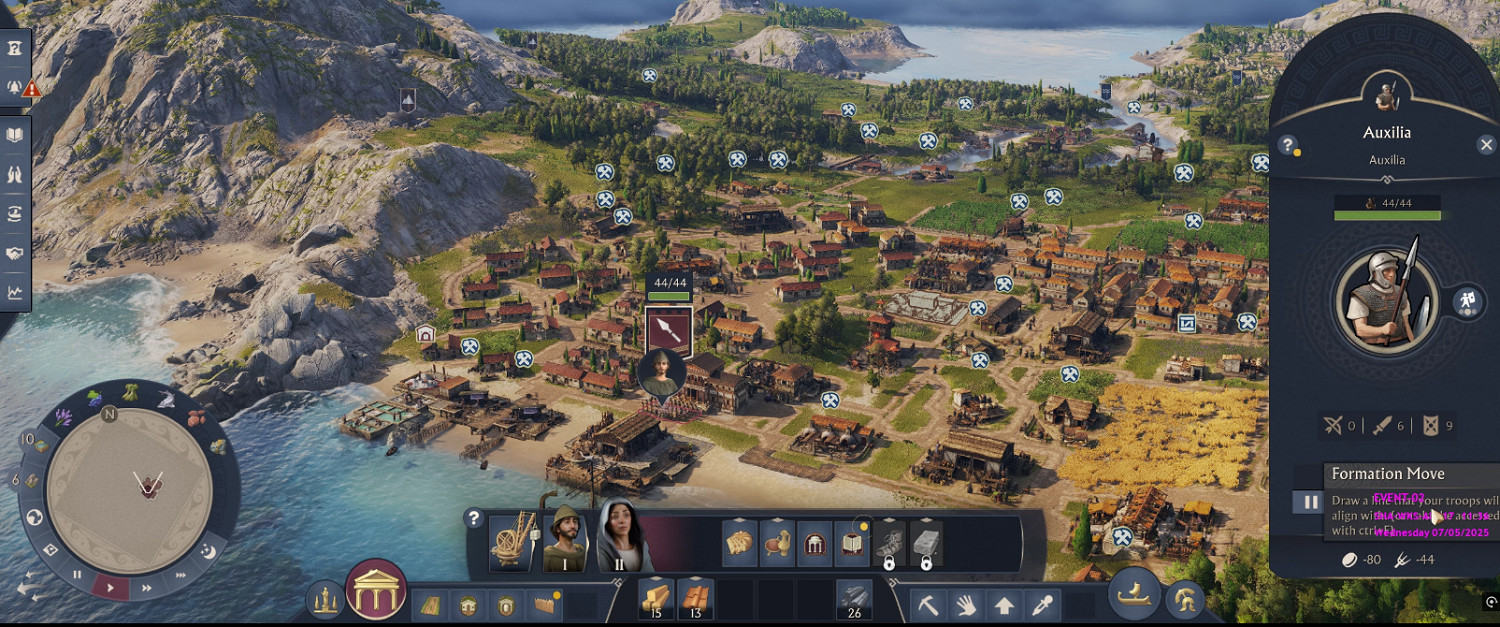Activate the pickaxe tool
This screenshot has height=627, width=1500.
930,605
